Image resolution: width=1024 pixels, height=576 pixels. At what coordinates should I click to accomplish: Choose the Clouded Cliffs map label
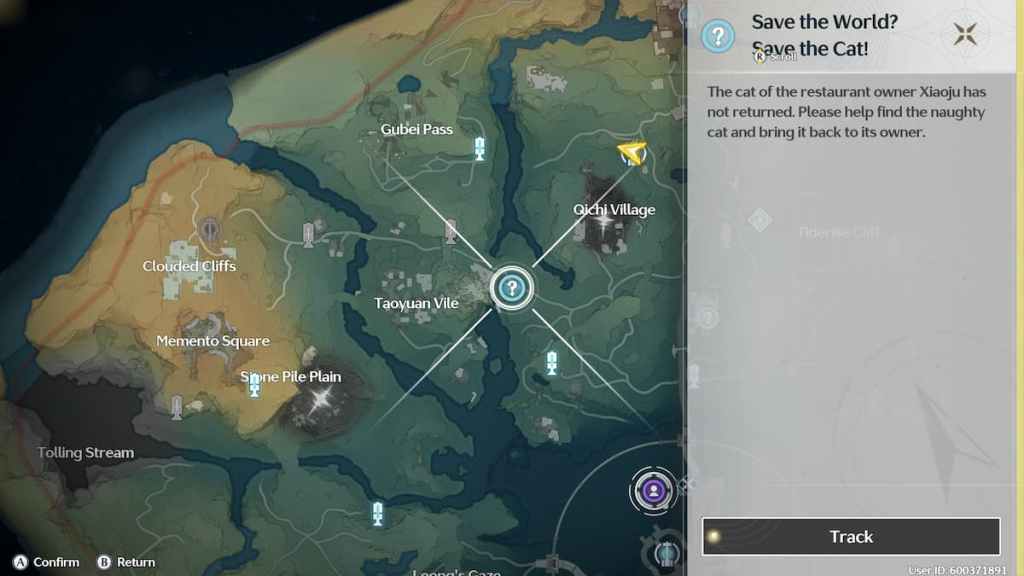click(x=189, y=266)
